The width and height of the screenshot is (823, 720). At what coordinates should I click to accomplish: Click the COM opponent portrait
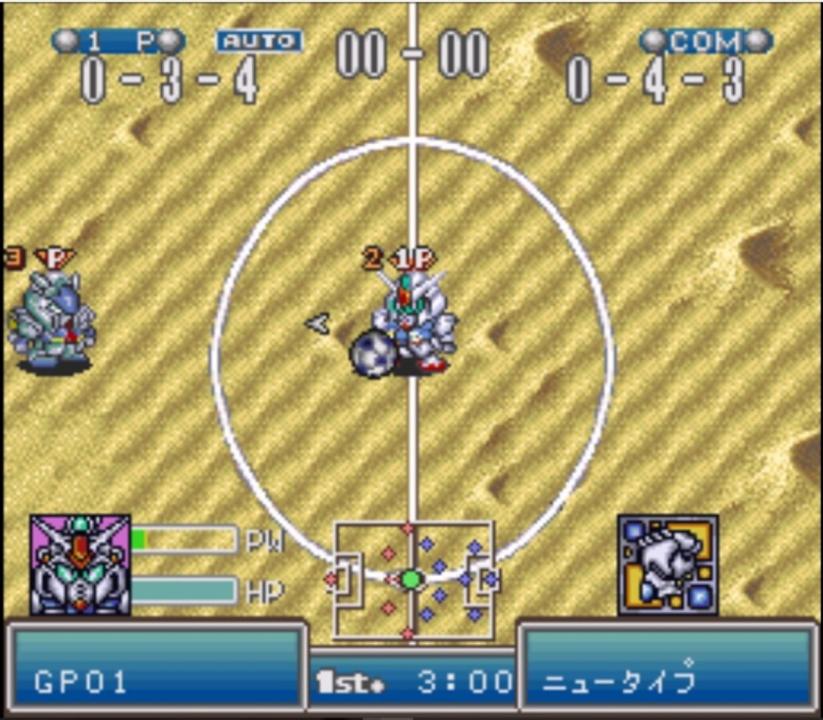(x=667, y=565)
